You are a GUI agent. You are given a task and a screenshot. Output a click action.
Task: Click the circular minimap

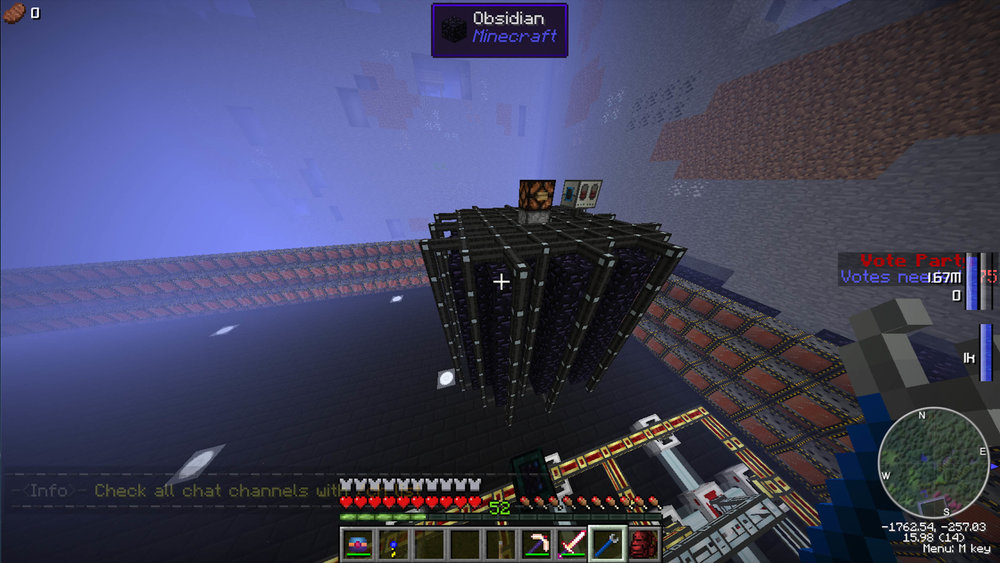[x=932, y=461]
